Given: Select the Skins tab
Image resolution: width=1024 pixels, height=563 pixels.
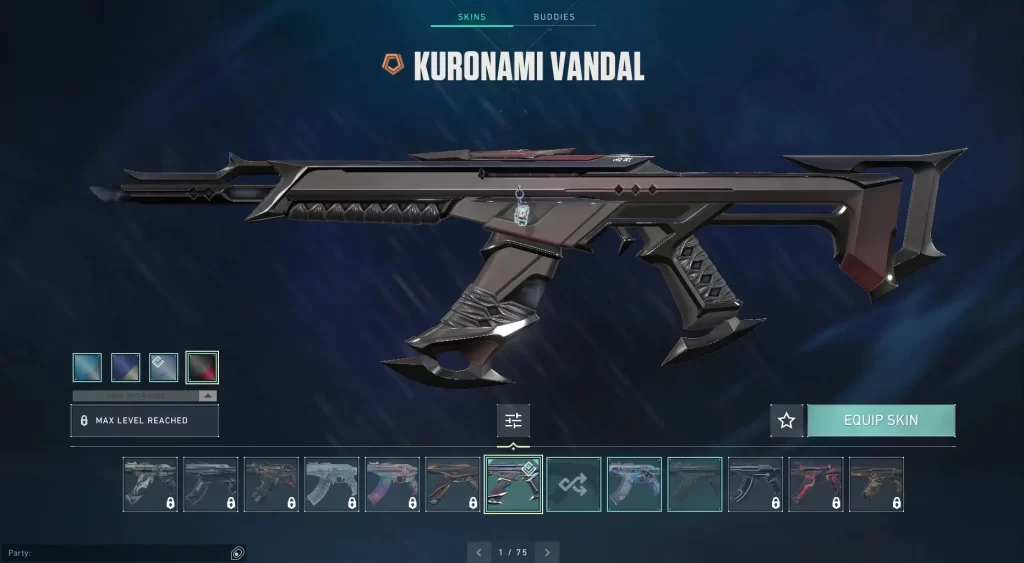Looking at the screenshot, I should coord(471,18).
